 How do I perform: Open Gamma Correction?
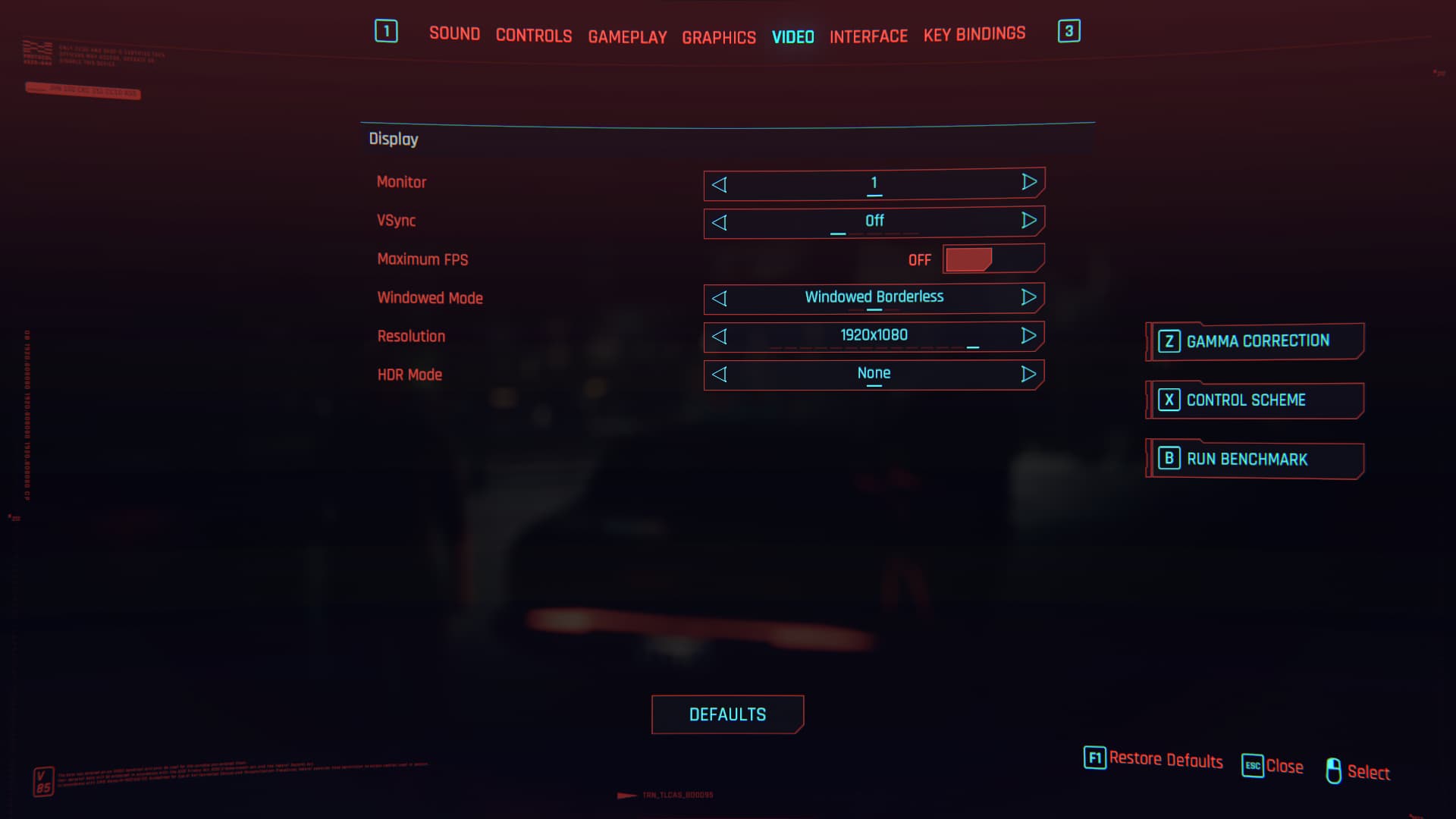tap(1256, 341)
